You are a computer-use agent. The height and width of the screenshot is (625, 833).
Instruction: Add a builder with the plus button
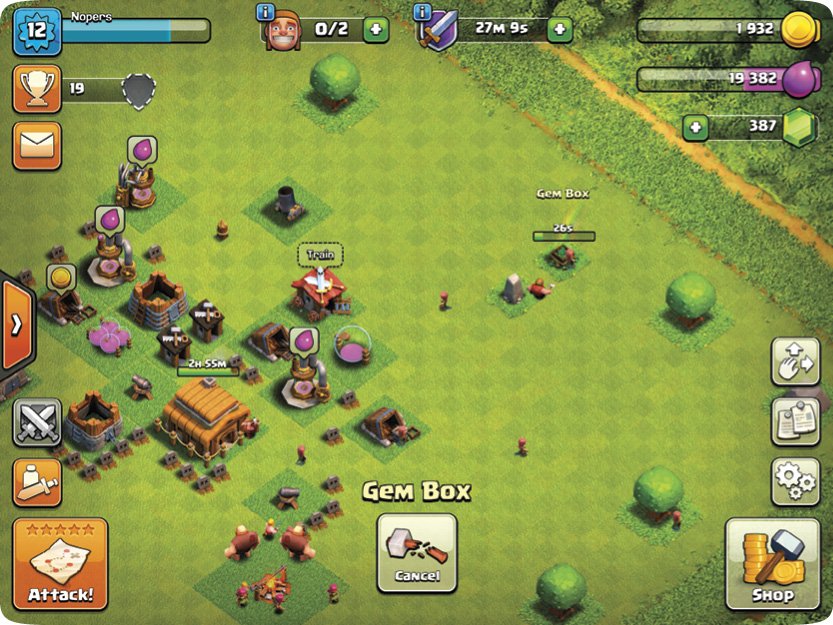point(376,29)
